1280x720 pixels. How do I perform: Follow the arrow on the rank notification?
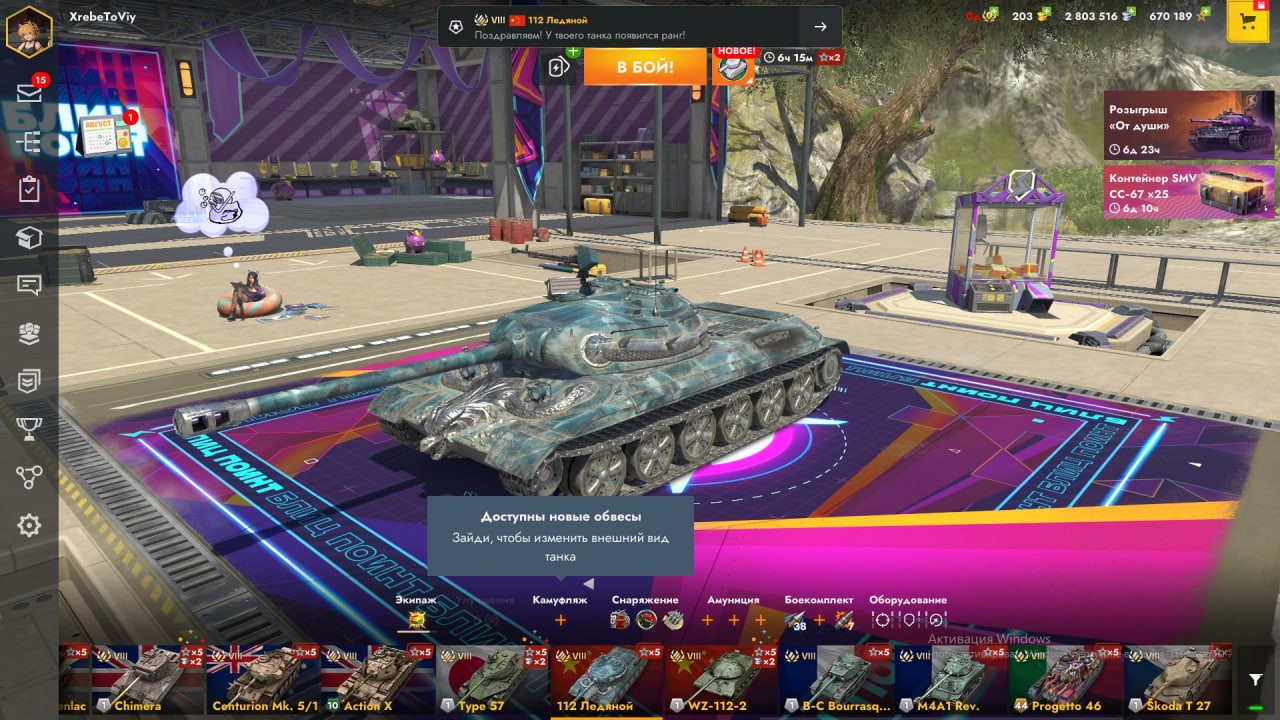[820, 27]
